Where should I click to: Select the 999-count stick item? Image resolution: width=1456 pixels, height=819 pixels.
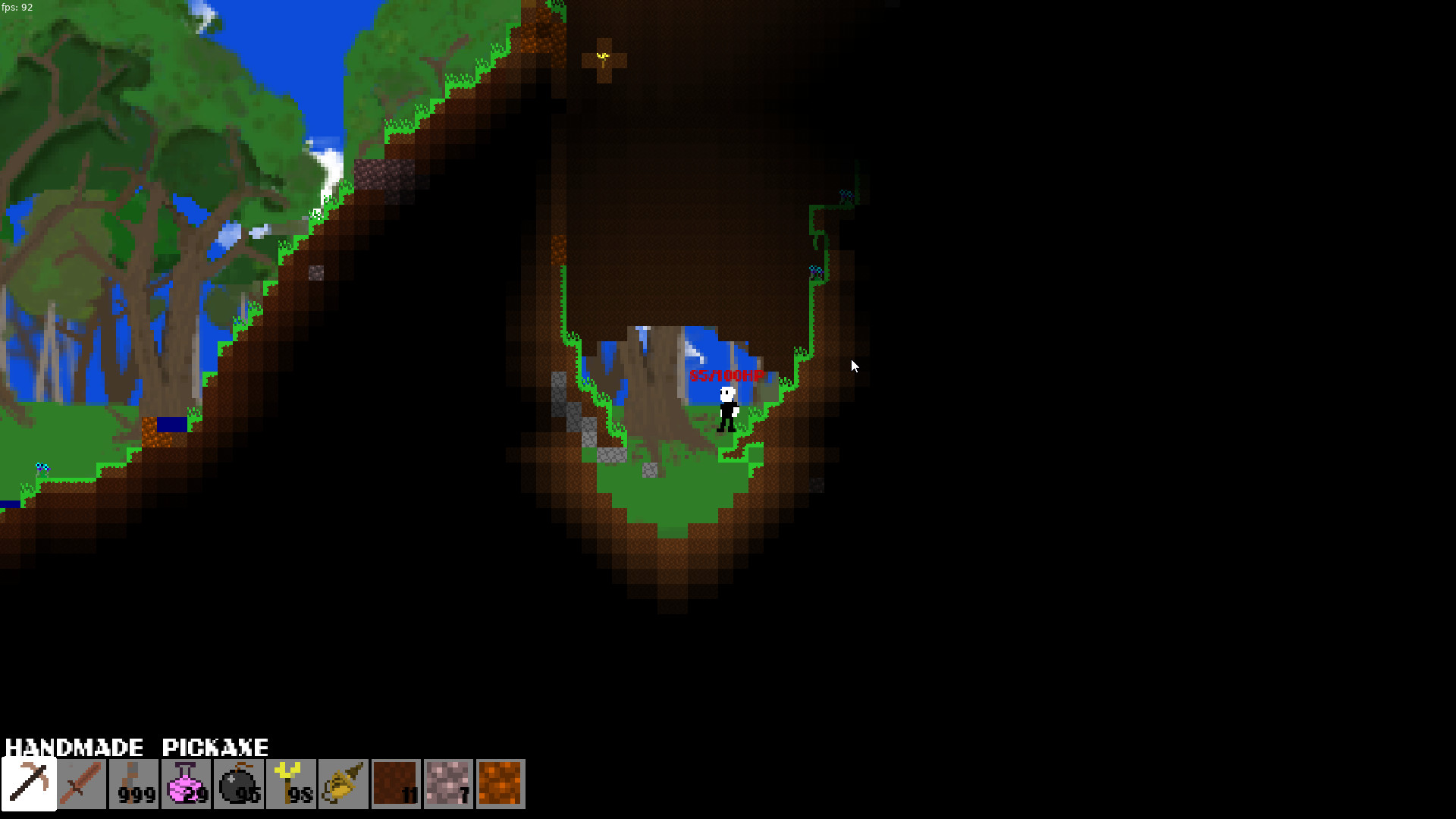click(x=133, y=784)
